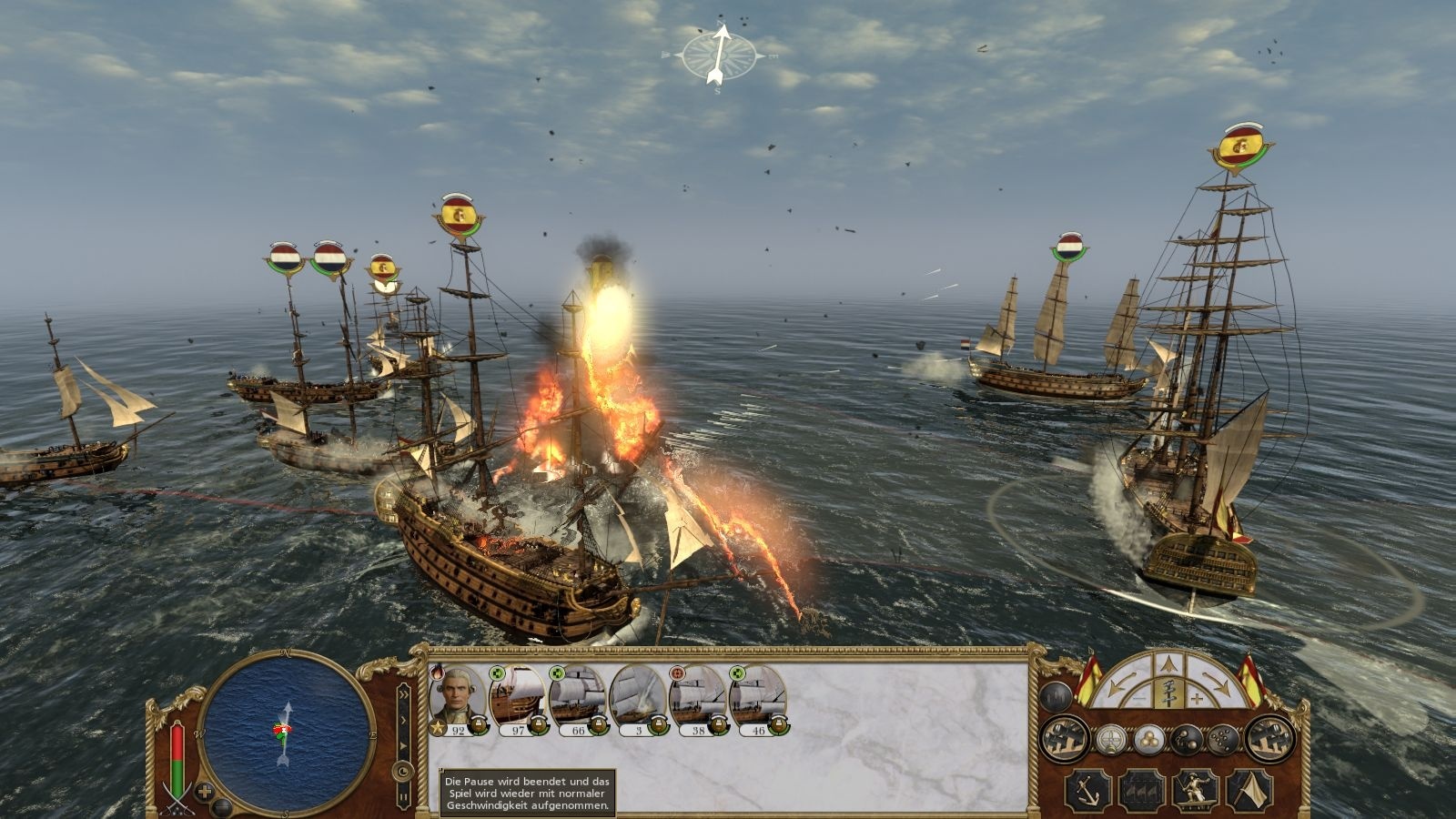Expand the panel with the double chevron
Image resolution: width=1456 pixels, height=819 pixels.
[x=404, y=693]
